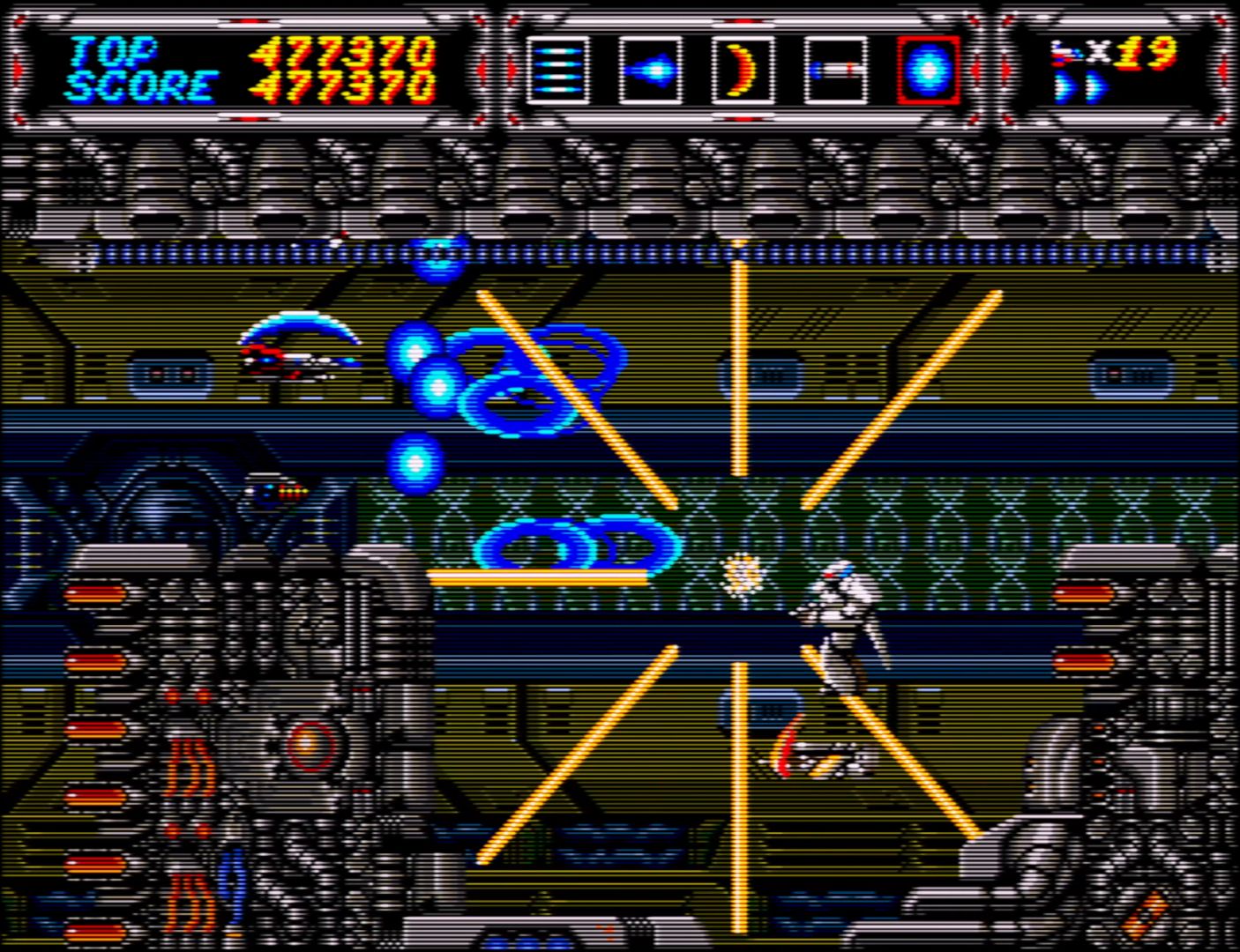Select the horizontal blue lines weapon slot
The height and width of the screenshot is (952, 1240).
[x=558, y=70]
